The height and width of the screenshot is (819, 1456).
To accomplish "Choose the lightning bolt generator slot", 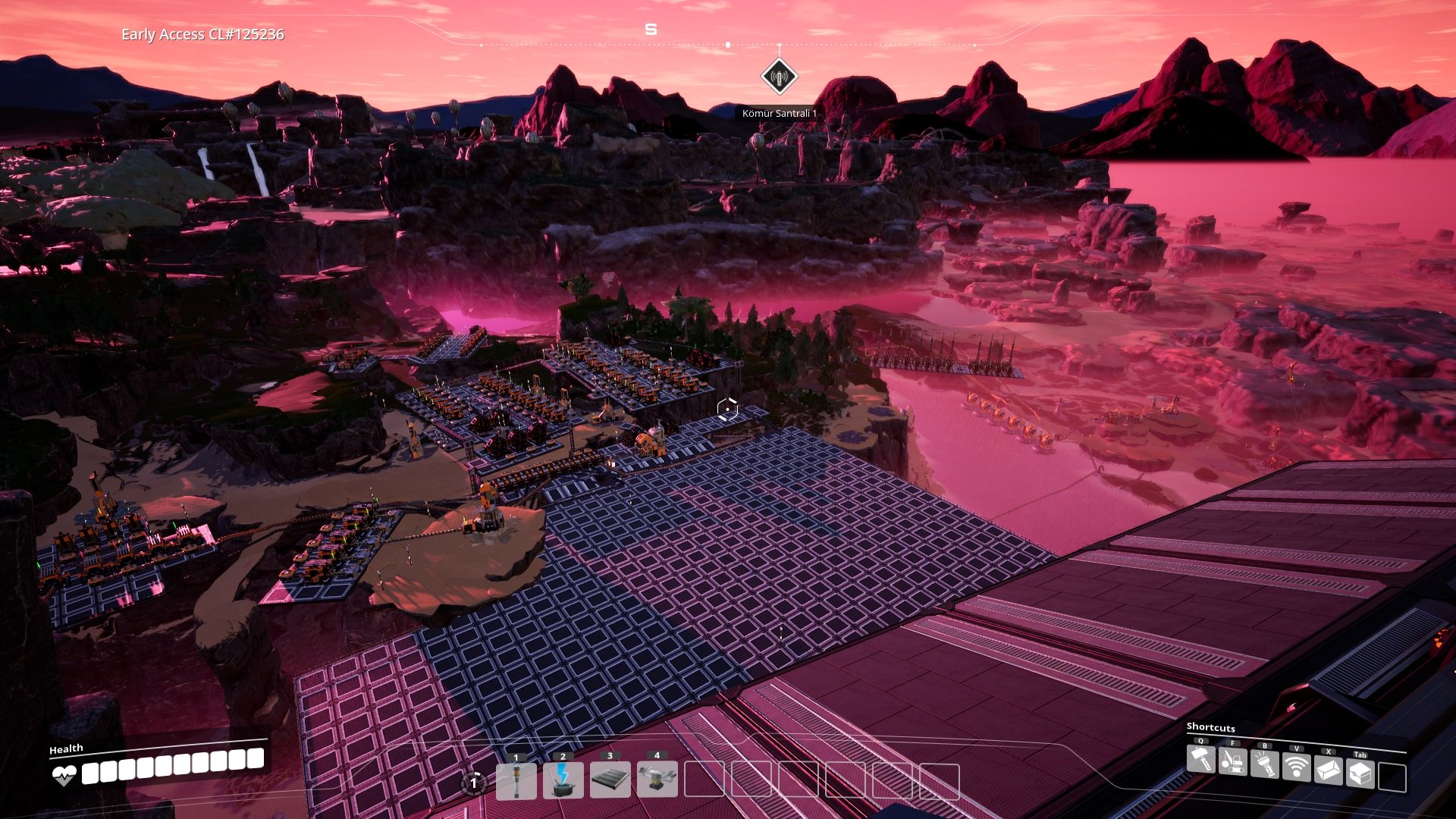I will tap(563, 781).
